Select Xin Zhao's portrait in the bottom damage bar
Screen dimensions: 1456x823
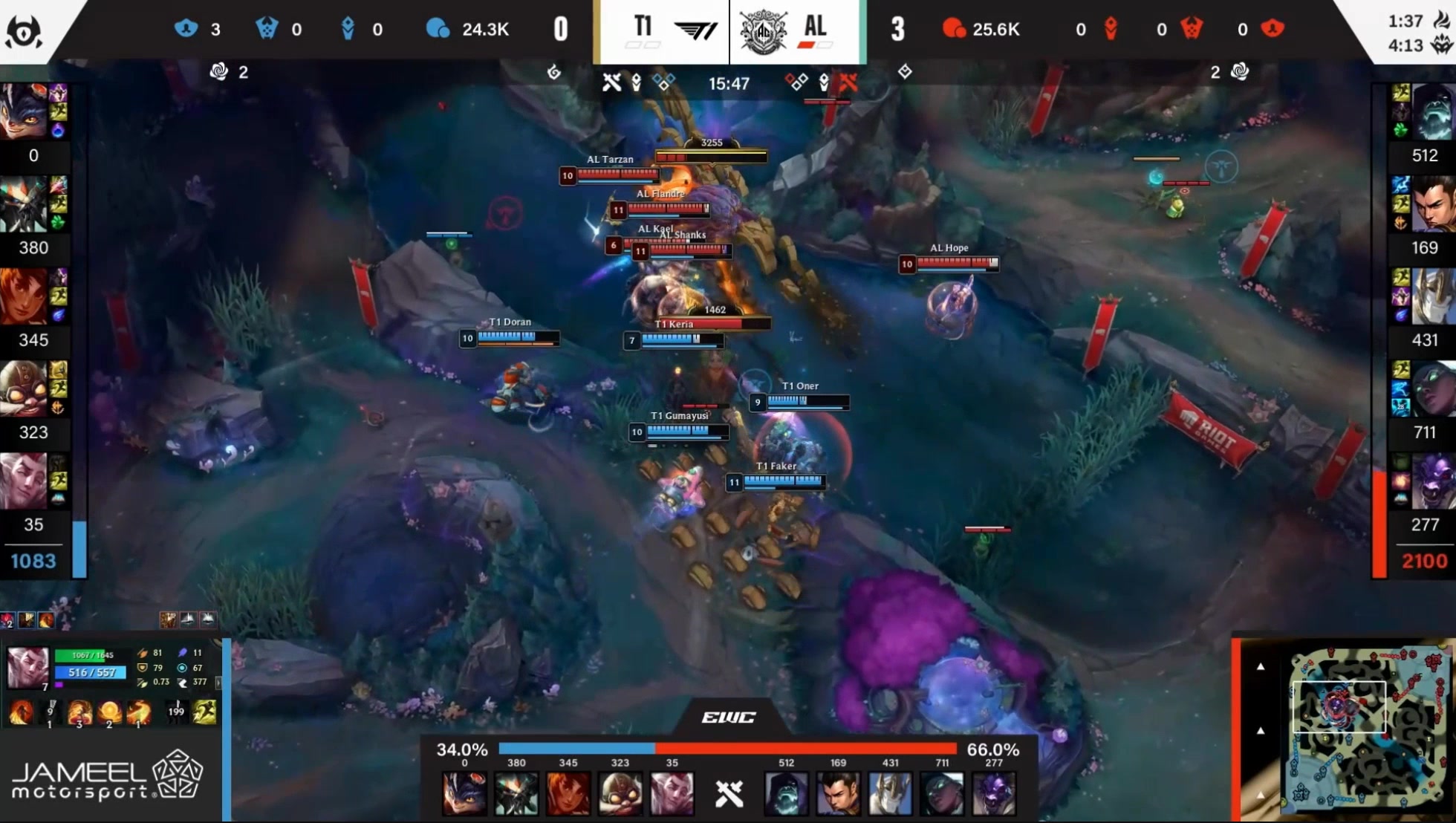tap(838, 793)
